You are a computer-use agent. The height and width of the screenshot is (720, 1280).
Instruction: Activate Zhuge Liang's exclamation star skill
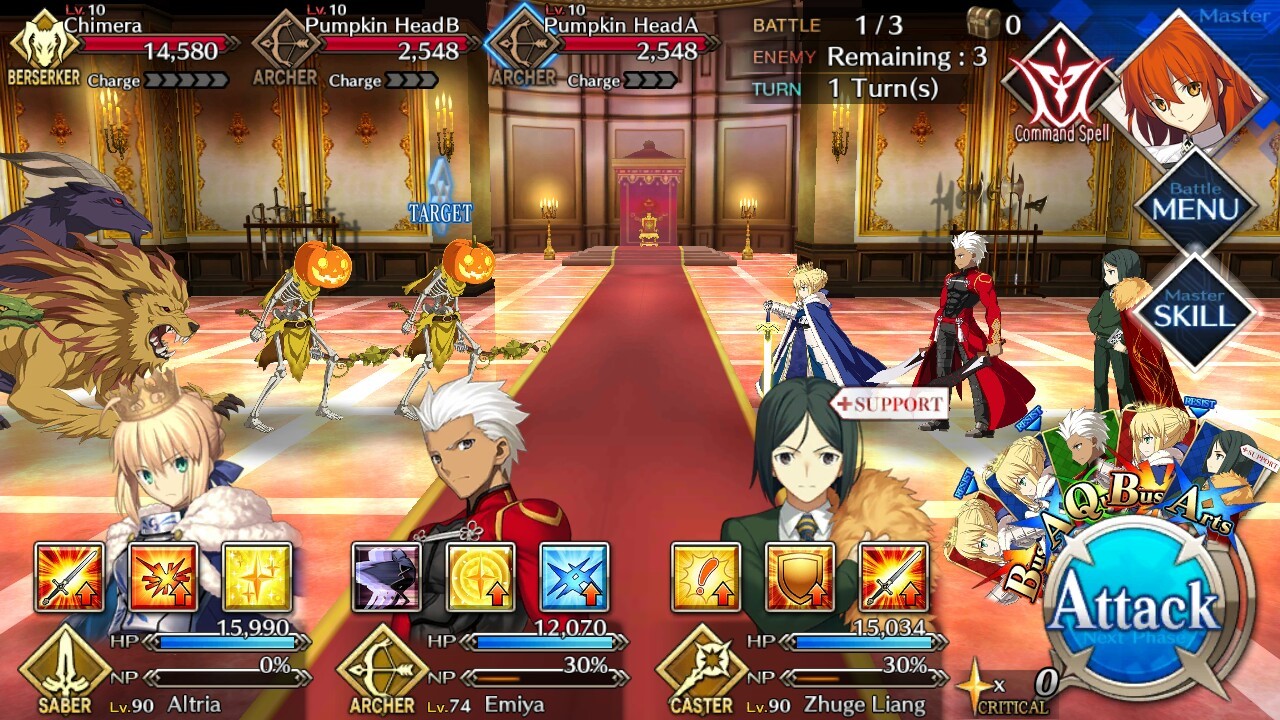[706, 577]
